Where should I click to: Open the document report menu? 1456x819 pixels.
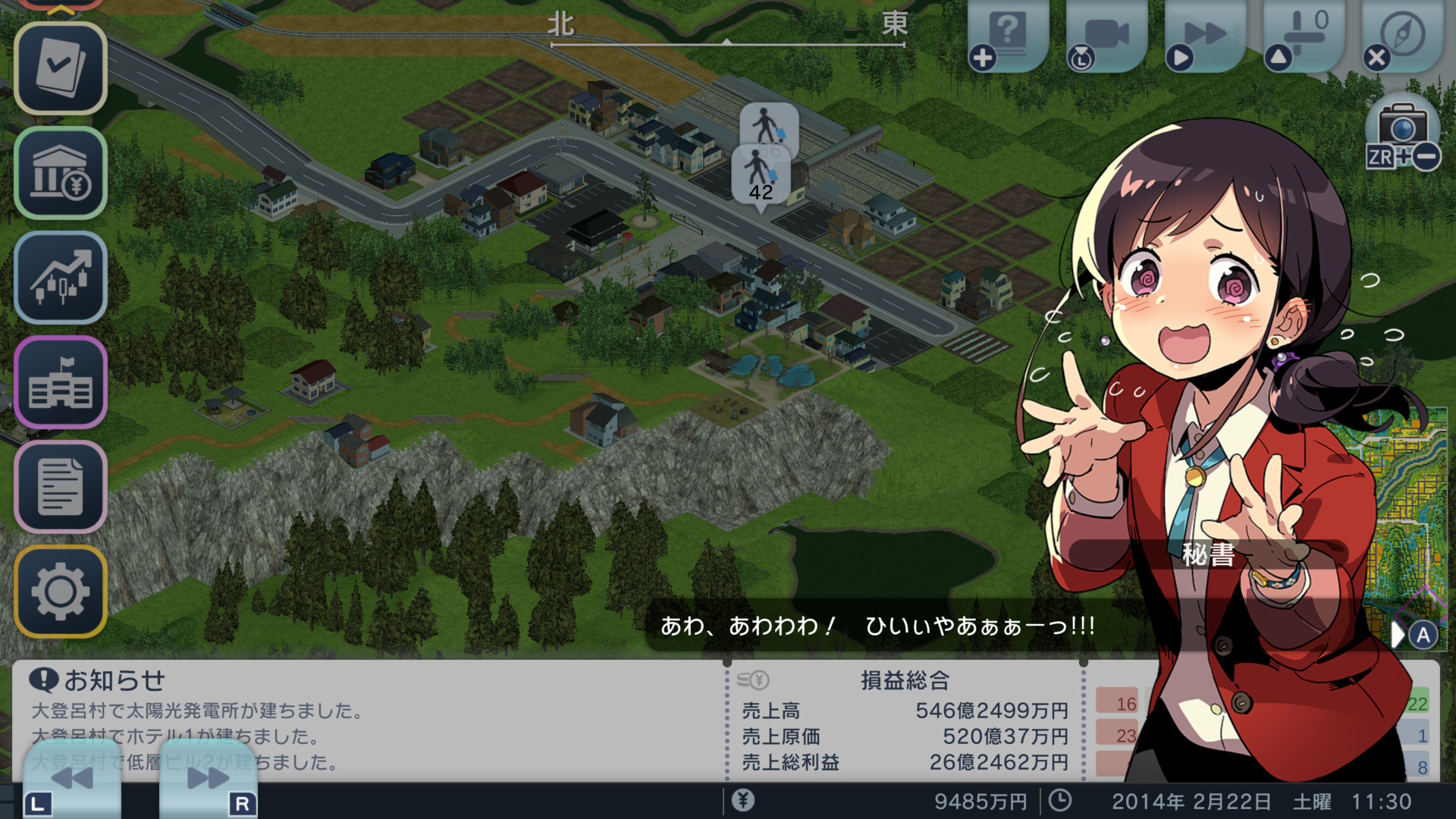(61, 487)
